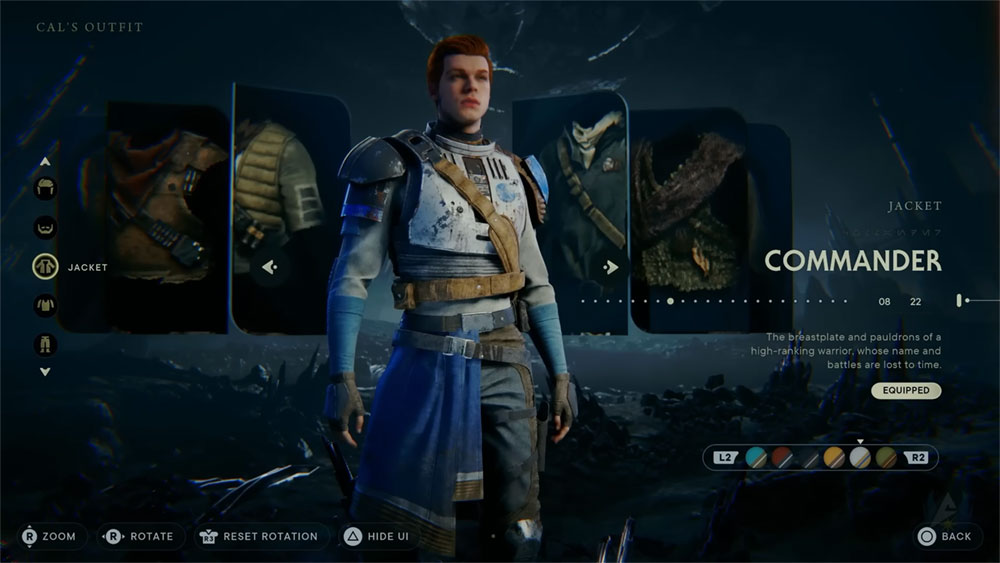Apply the teal color swatch
This screenshot has width=1000, height=563.
tap(755, 458)
